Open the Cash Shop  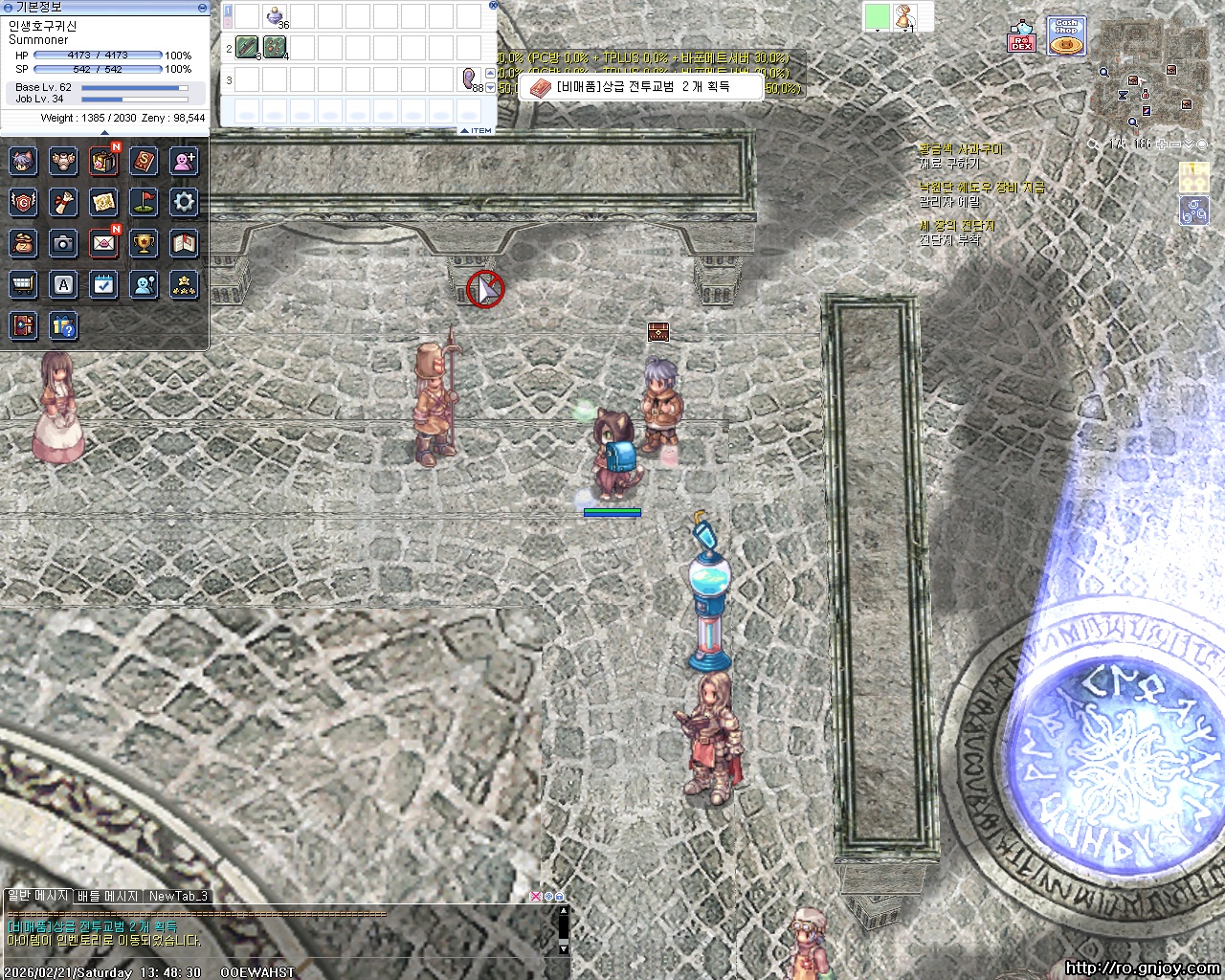pyautogui.click(x=1065, y=36)
